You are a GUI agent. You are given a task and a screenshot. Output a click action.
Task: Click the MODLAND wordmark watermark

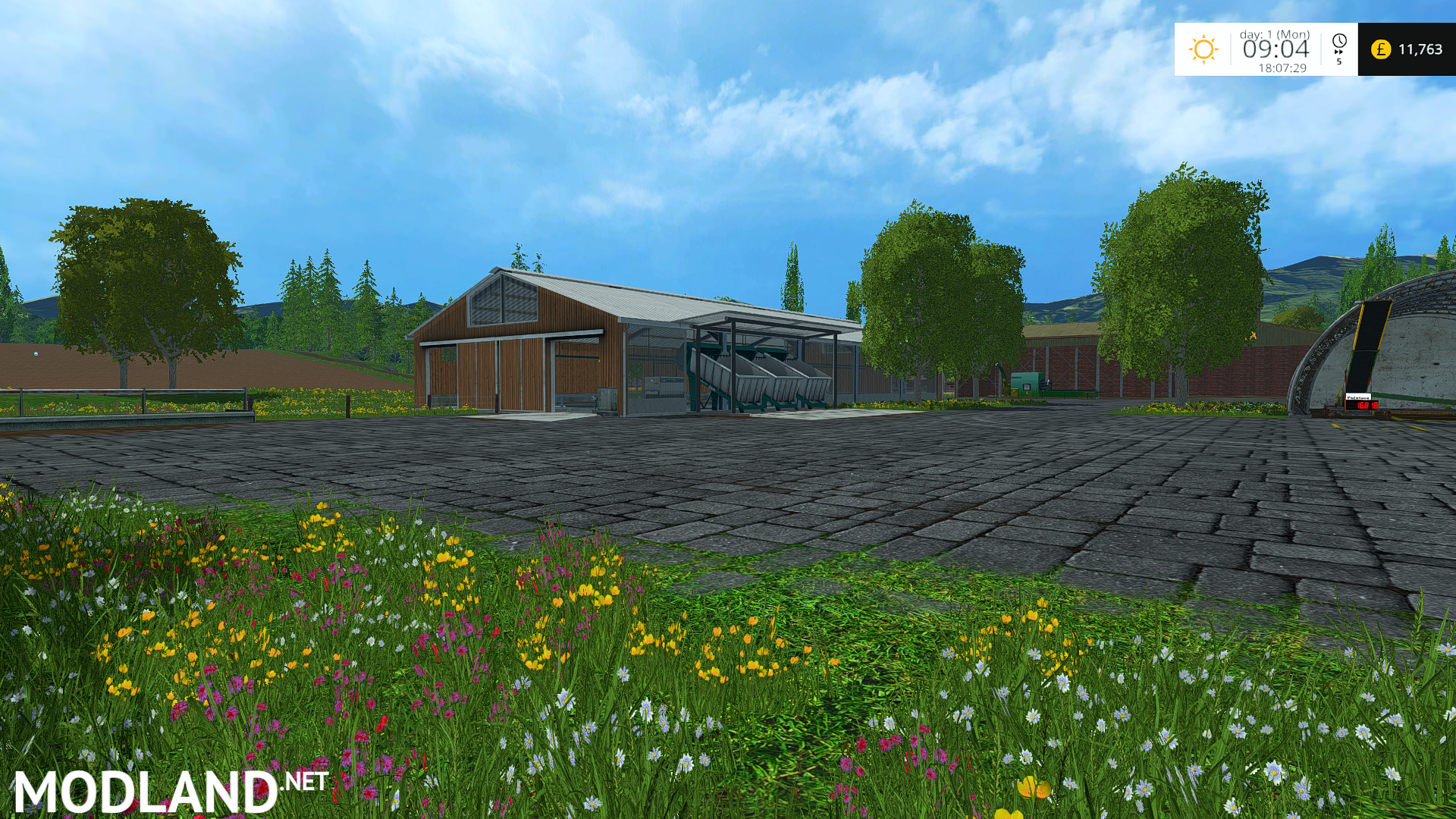tap(140, 789)
